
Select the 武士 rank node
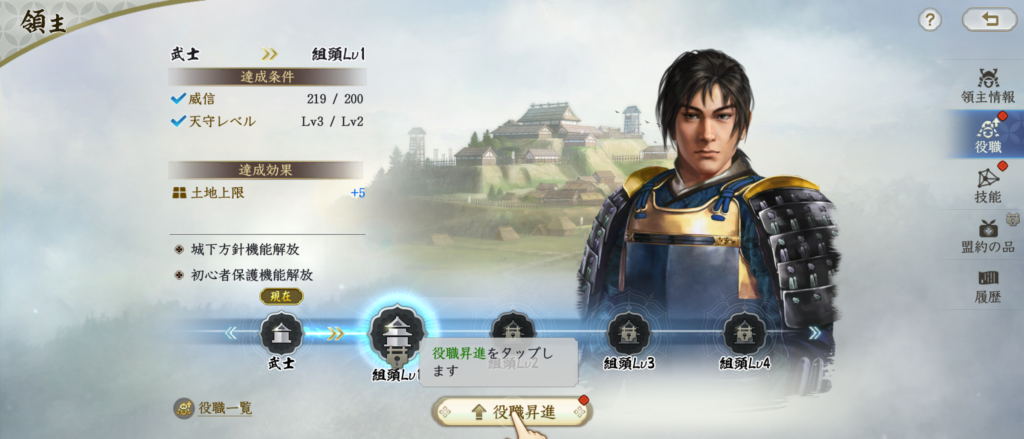coord(281,333)
